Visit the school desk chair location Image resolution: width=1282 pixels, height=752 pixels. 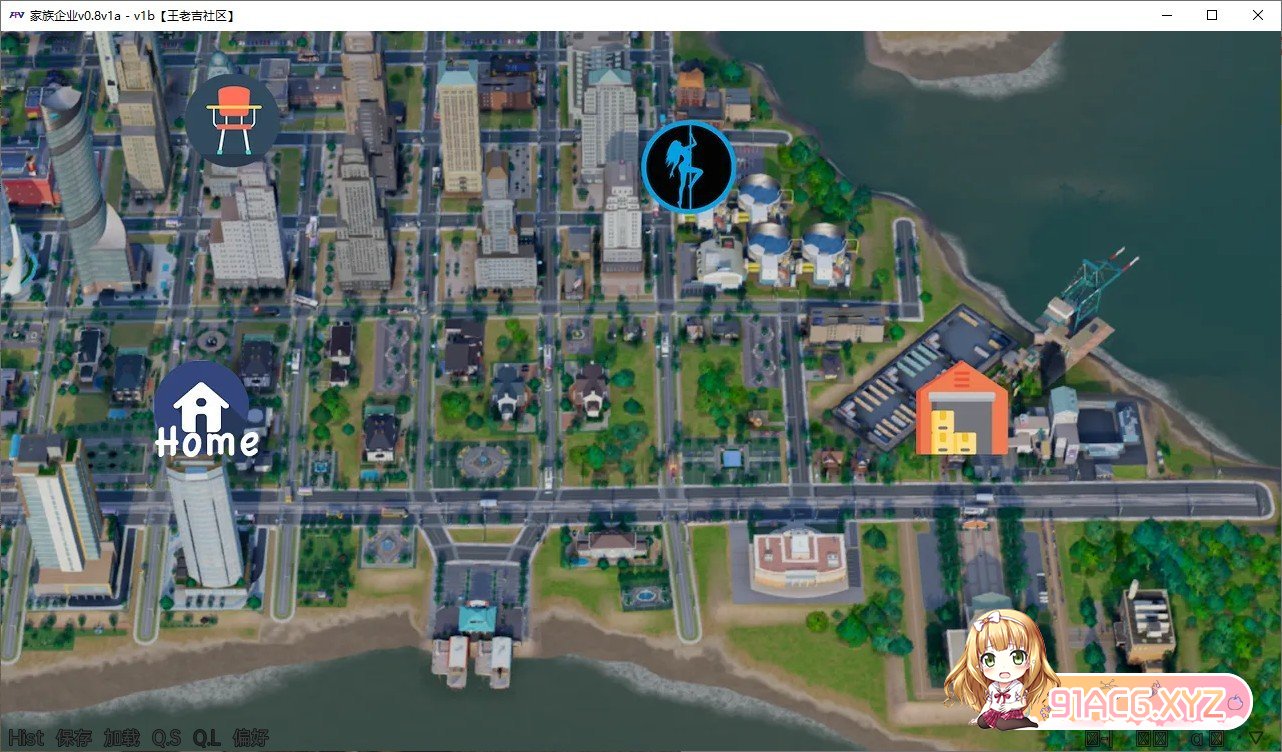[232, 119]
